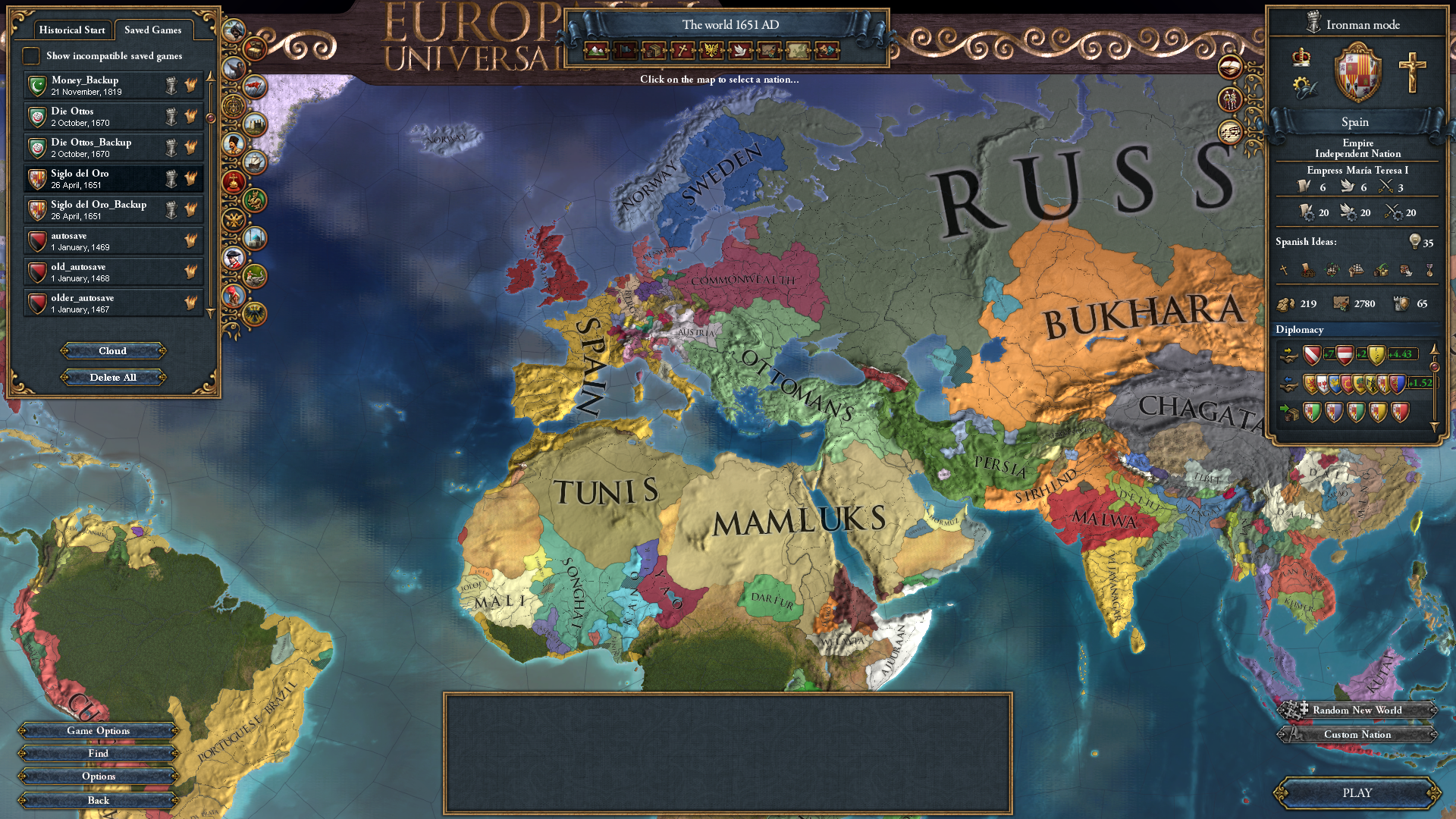This screenshot has width=1456, height=819.
Task: Click the Custom Nation button
Action: click(x=1358, y=734)
